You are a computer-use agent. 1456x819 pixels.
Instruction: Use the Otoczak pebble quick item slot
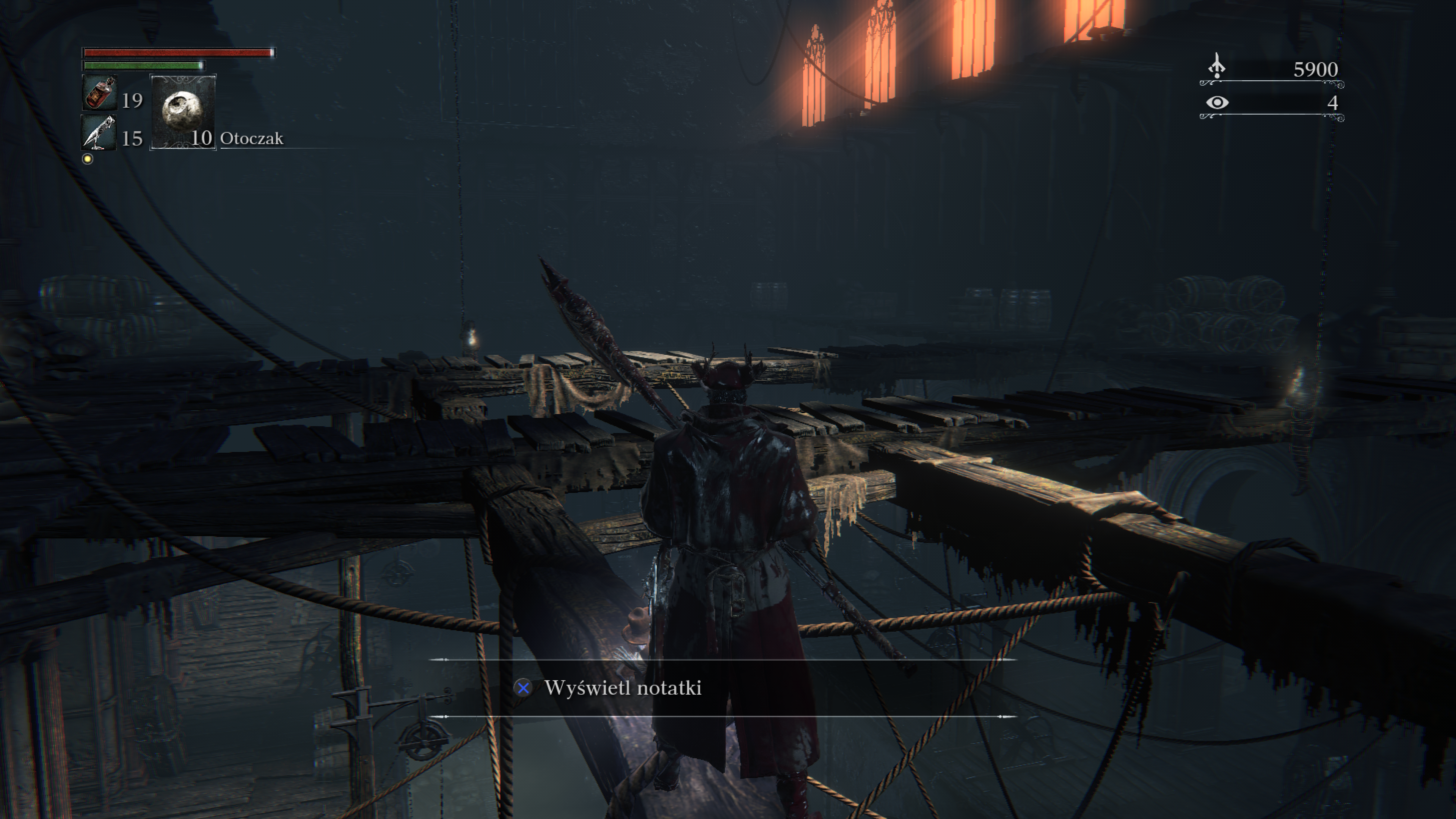click(182, 112)
